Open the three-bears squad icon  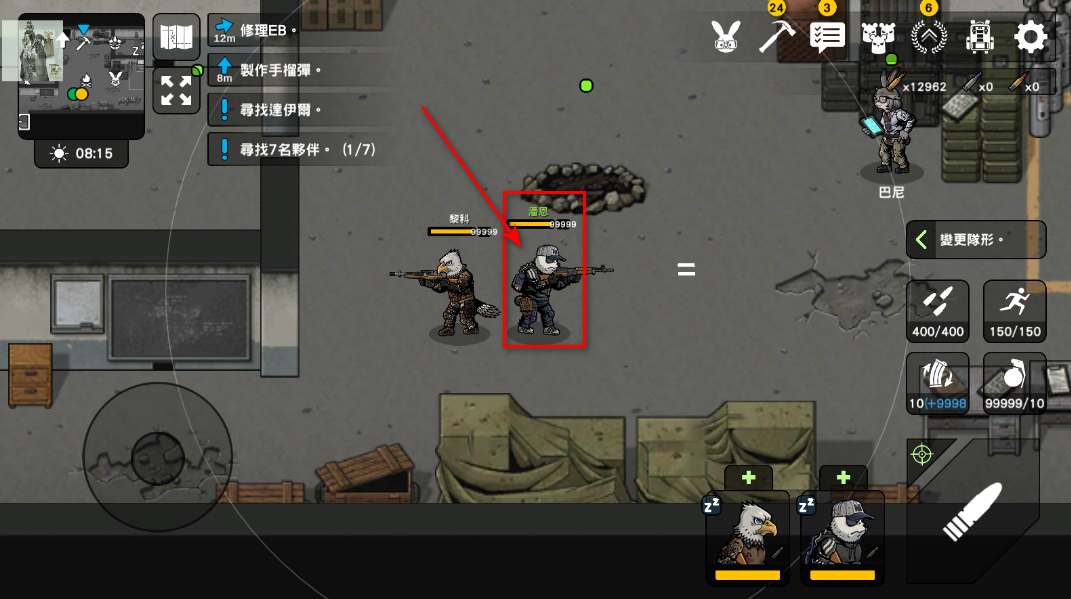pos(877,38)
